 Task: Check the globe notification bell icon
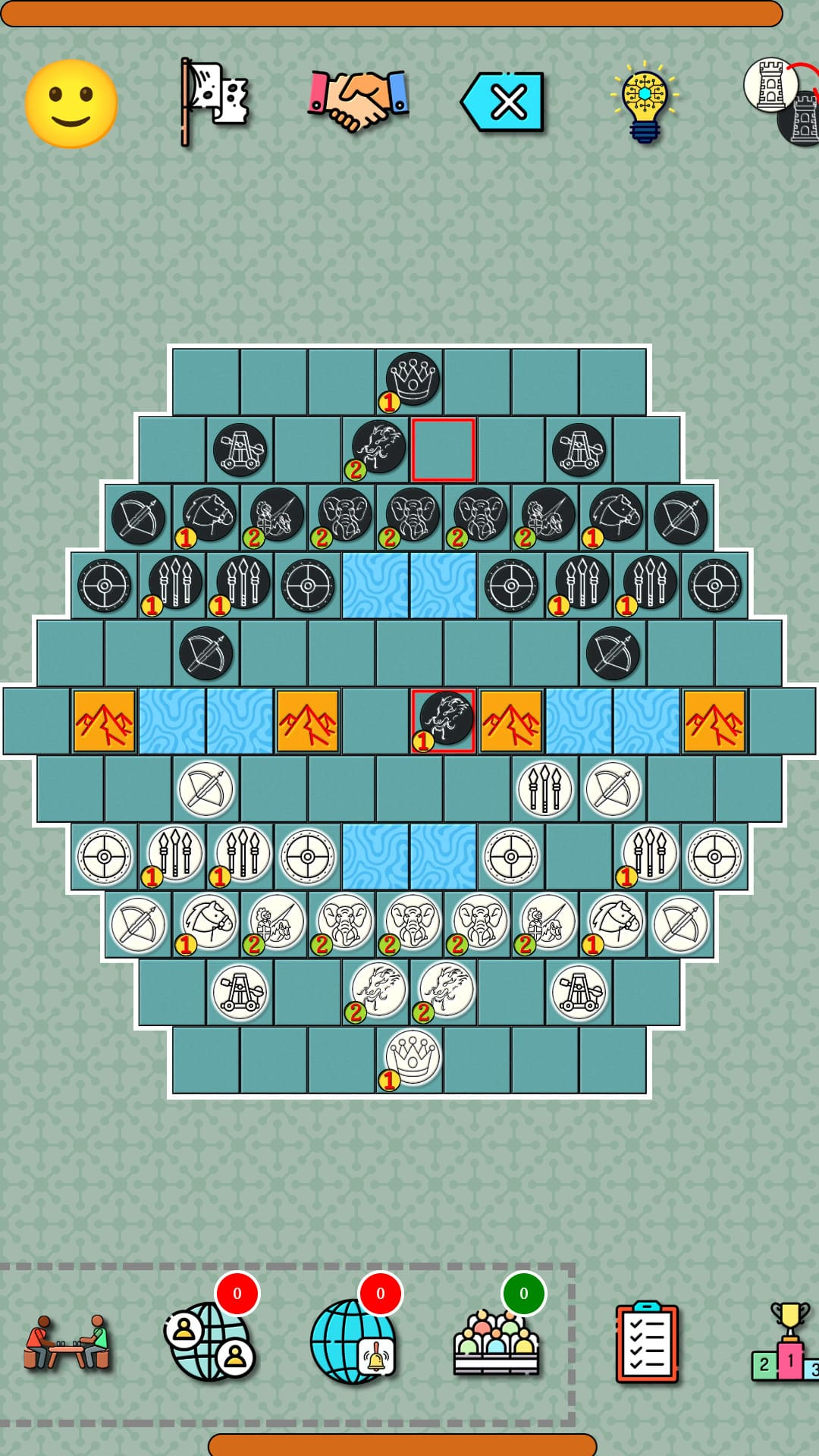(353, 1341)
